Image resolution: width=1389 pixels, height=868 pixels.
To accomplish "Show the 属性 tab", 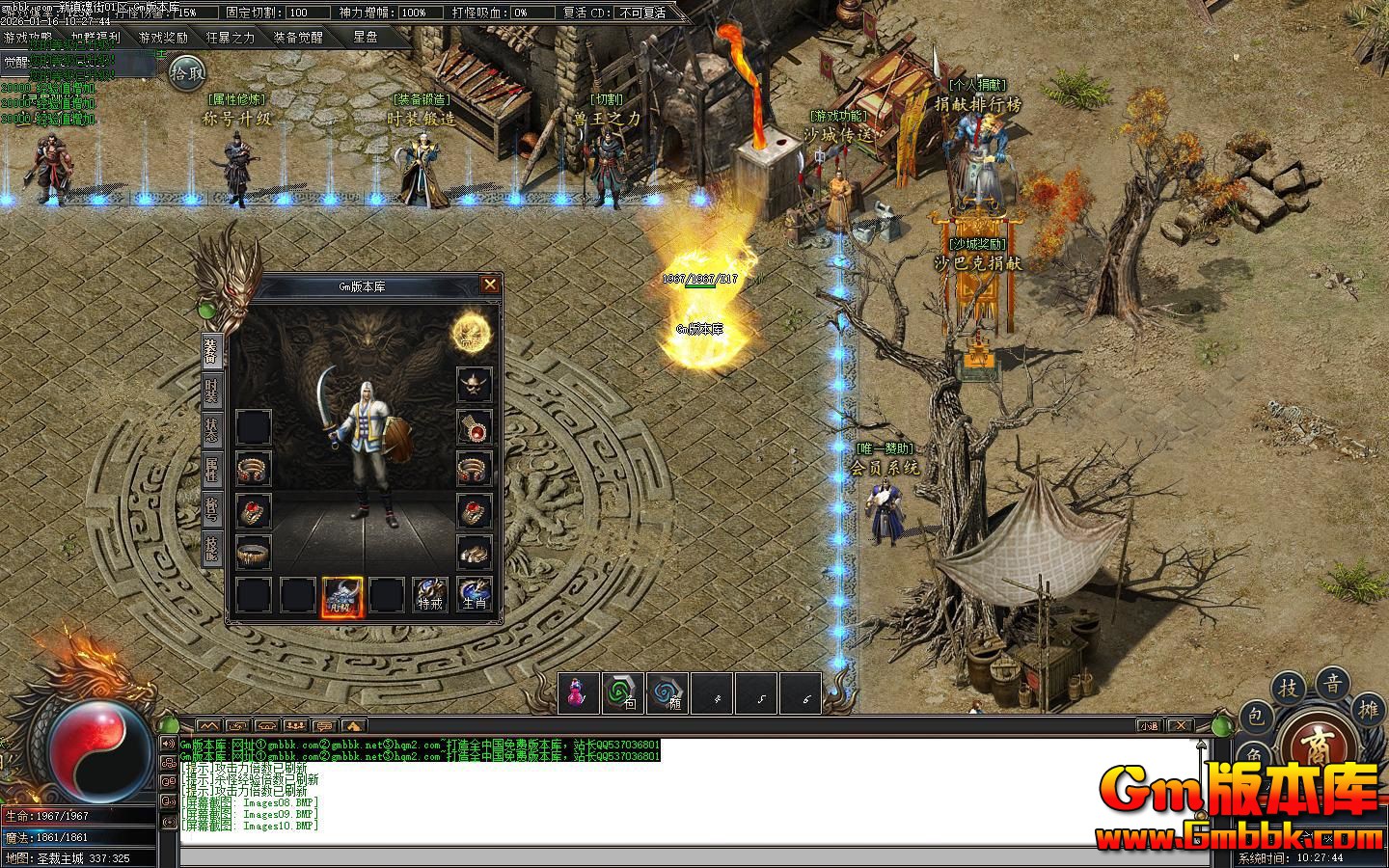I will (211, 470).
